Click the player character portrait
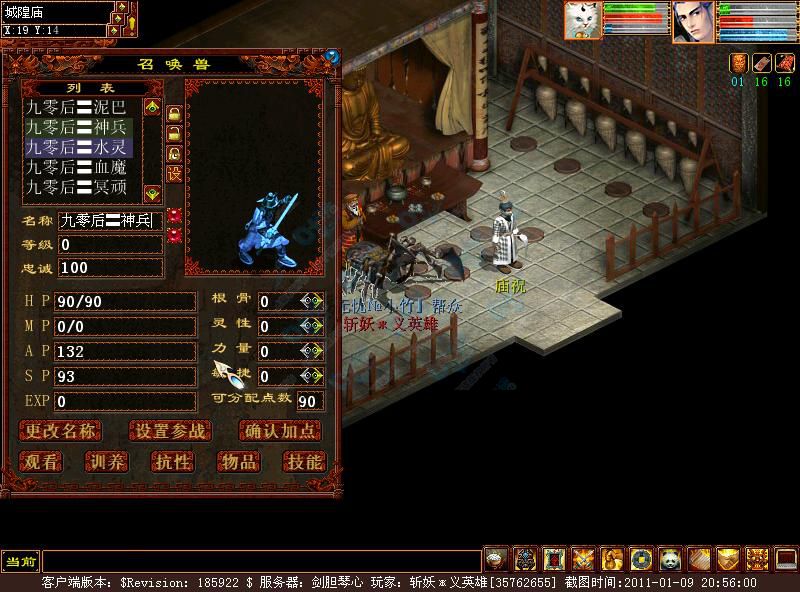Screen dimensions: 800x592 [692, 21]
